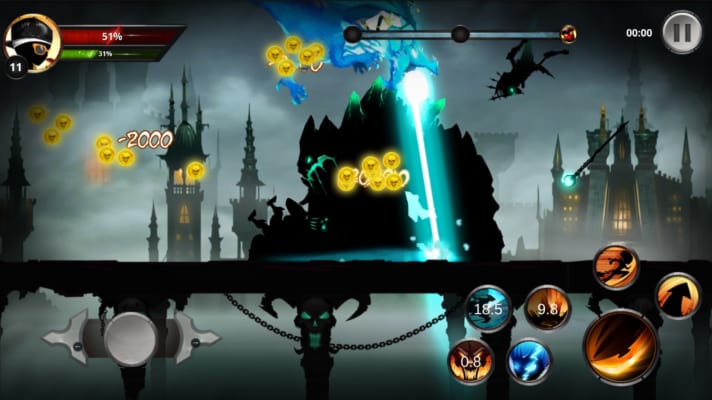Pause the game with the pause button
This screenshot has height=400, width=712.
pos(681,31)
